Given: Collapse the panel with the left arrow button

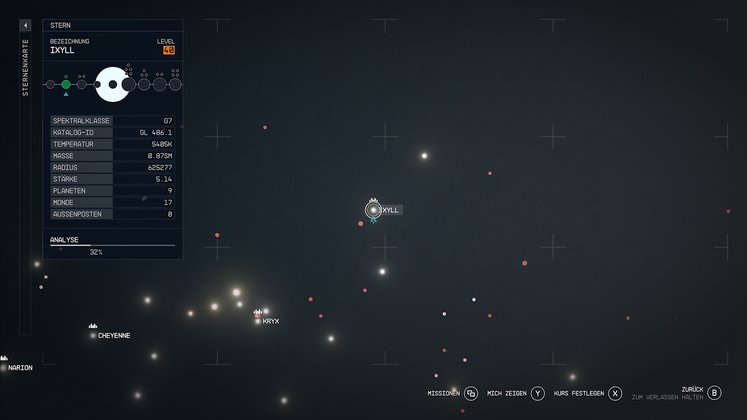Looking at the screenshot, I should [x=25, y=25].
